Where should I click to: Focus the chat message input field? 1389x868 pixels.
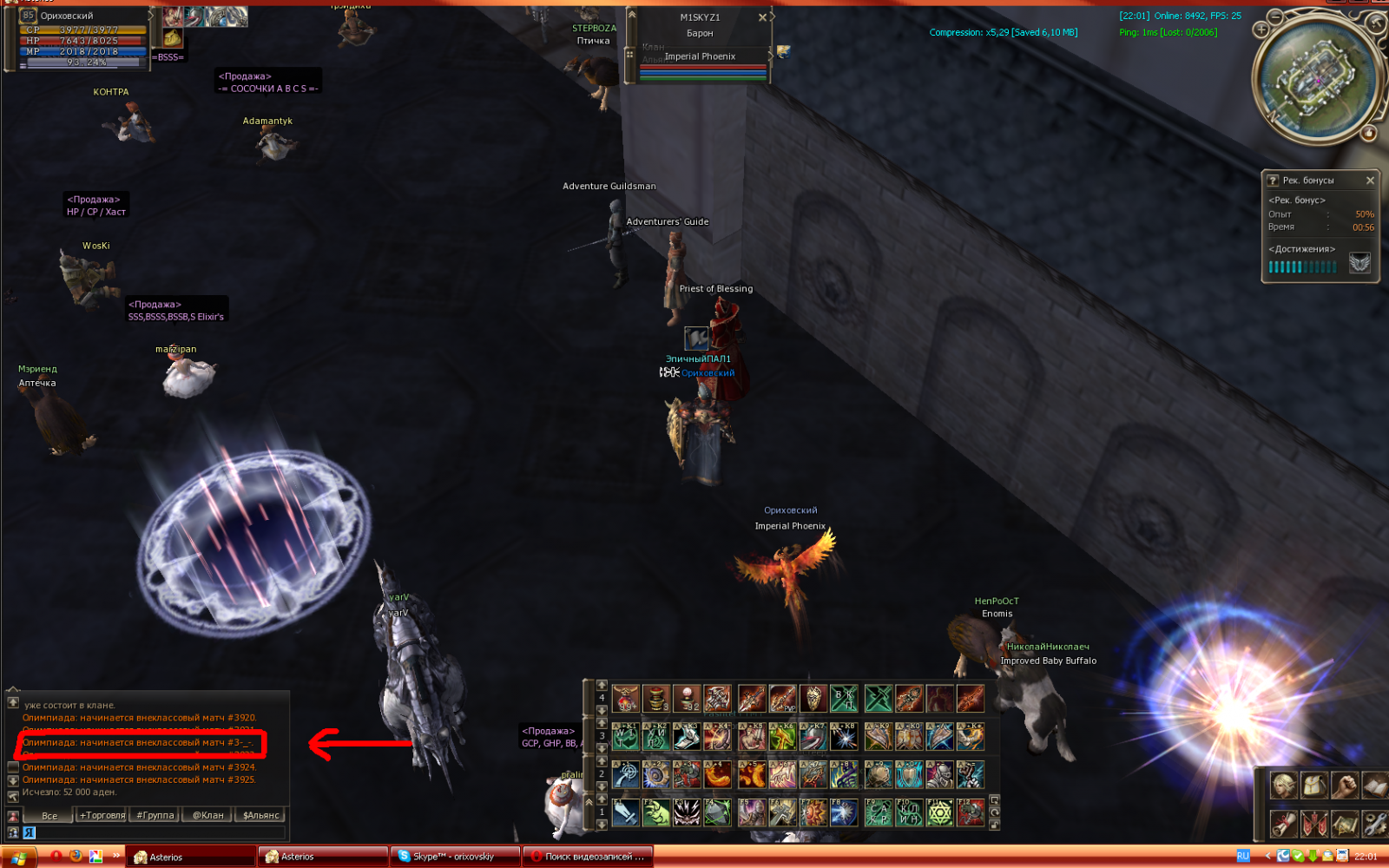click(x=156, y=832)
